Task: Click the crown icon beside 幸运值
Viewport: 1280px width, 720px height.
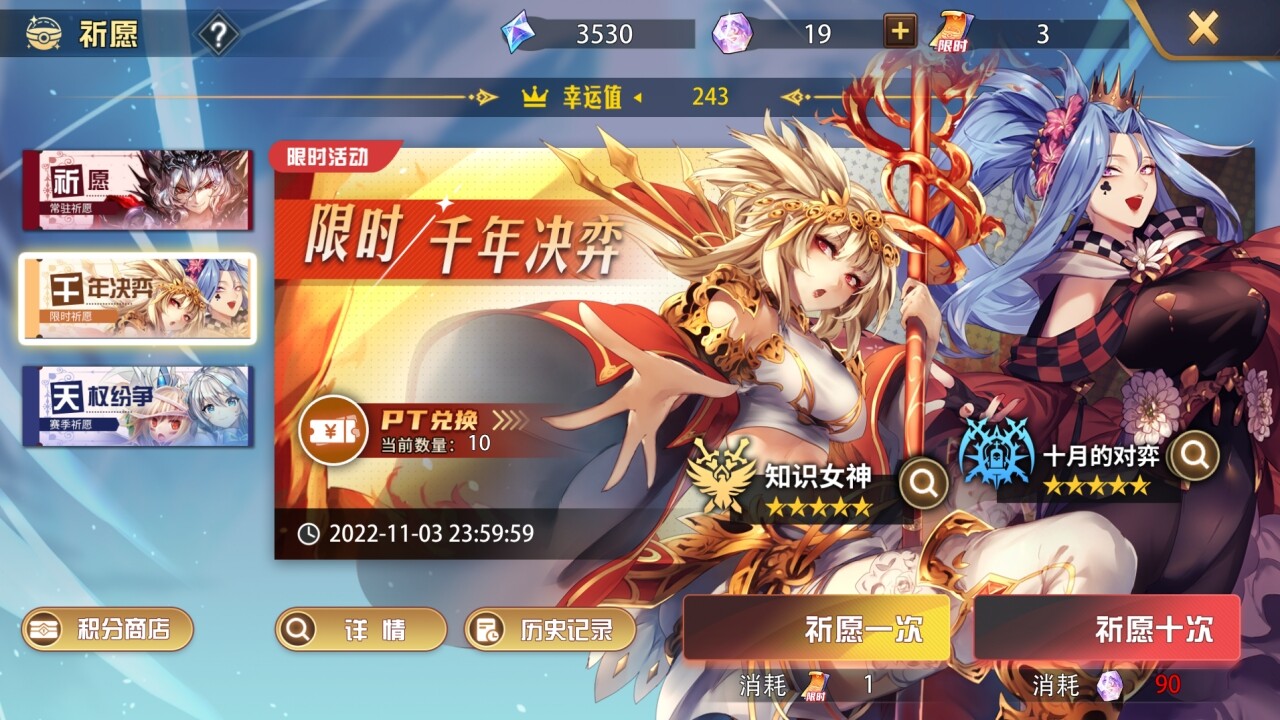Action: click(536, 98)
